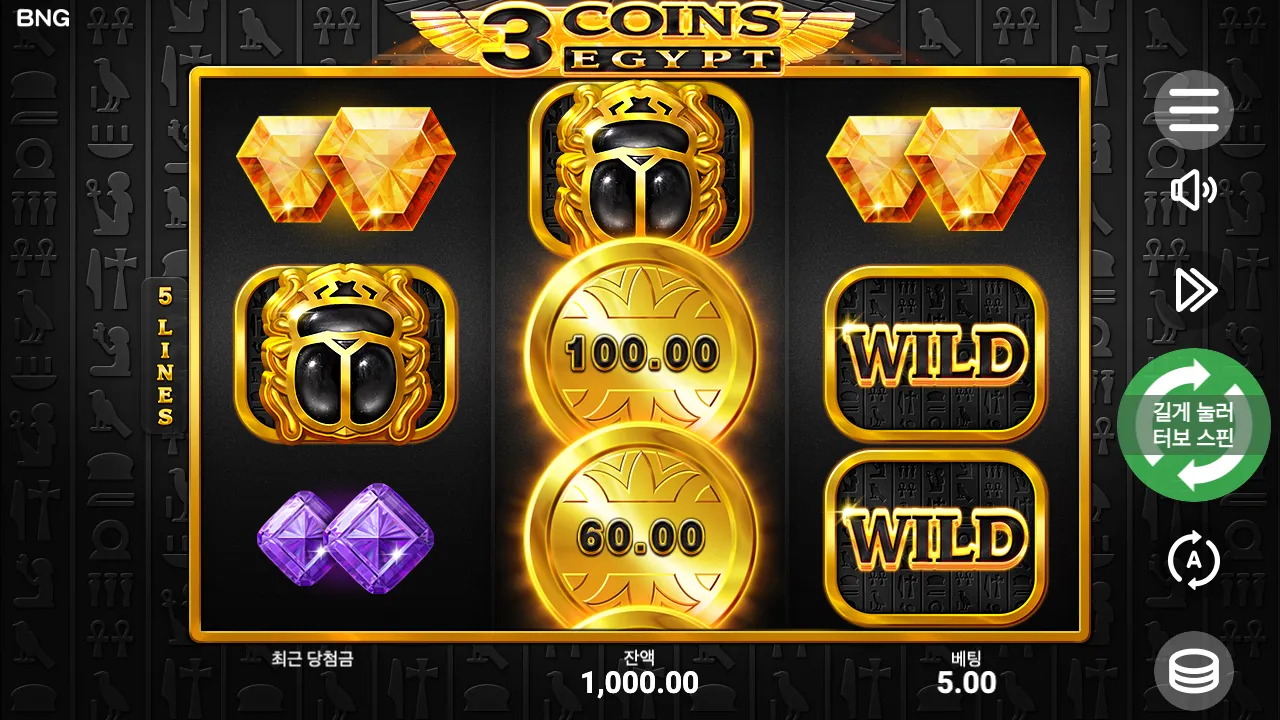The image size is (1280, 720).
Task: Open the hamburger menu
Action: pos(1195,110)
